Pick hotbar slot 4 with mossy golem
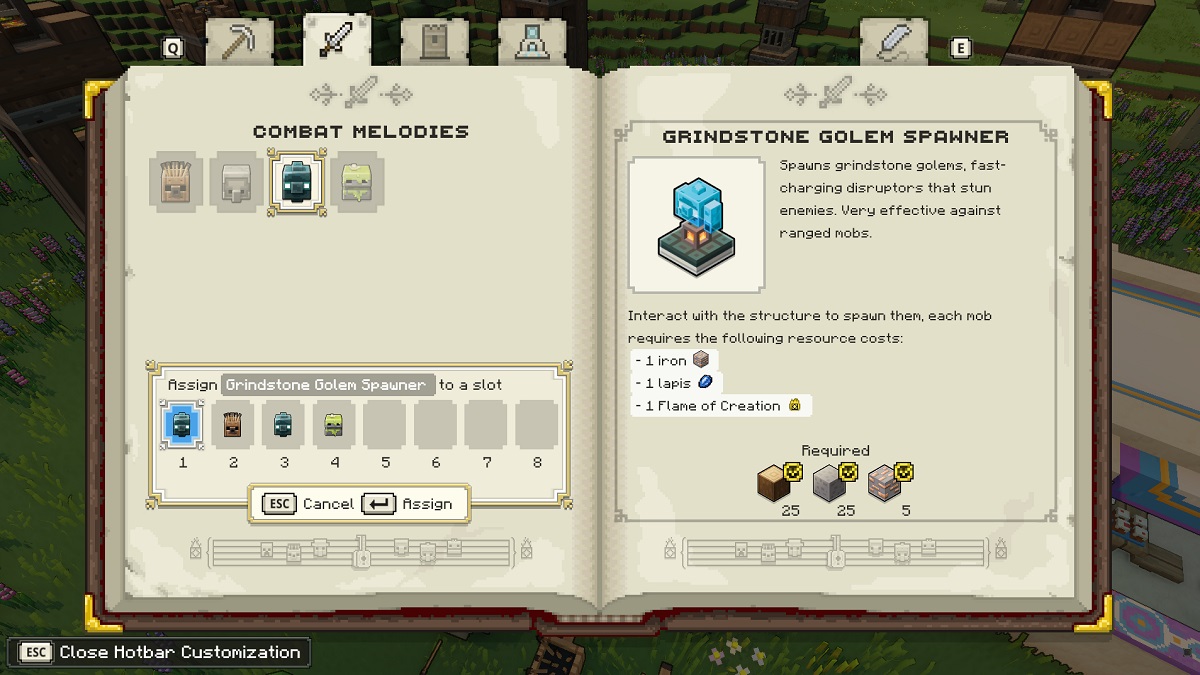Screen dimensions: 1200x675 [x=335, y=425]
